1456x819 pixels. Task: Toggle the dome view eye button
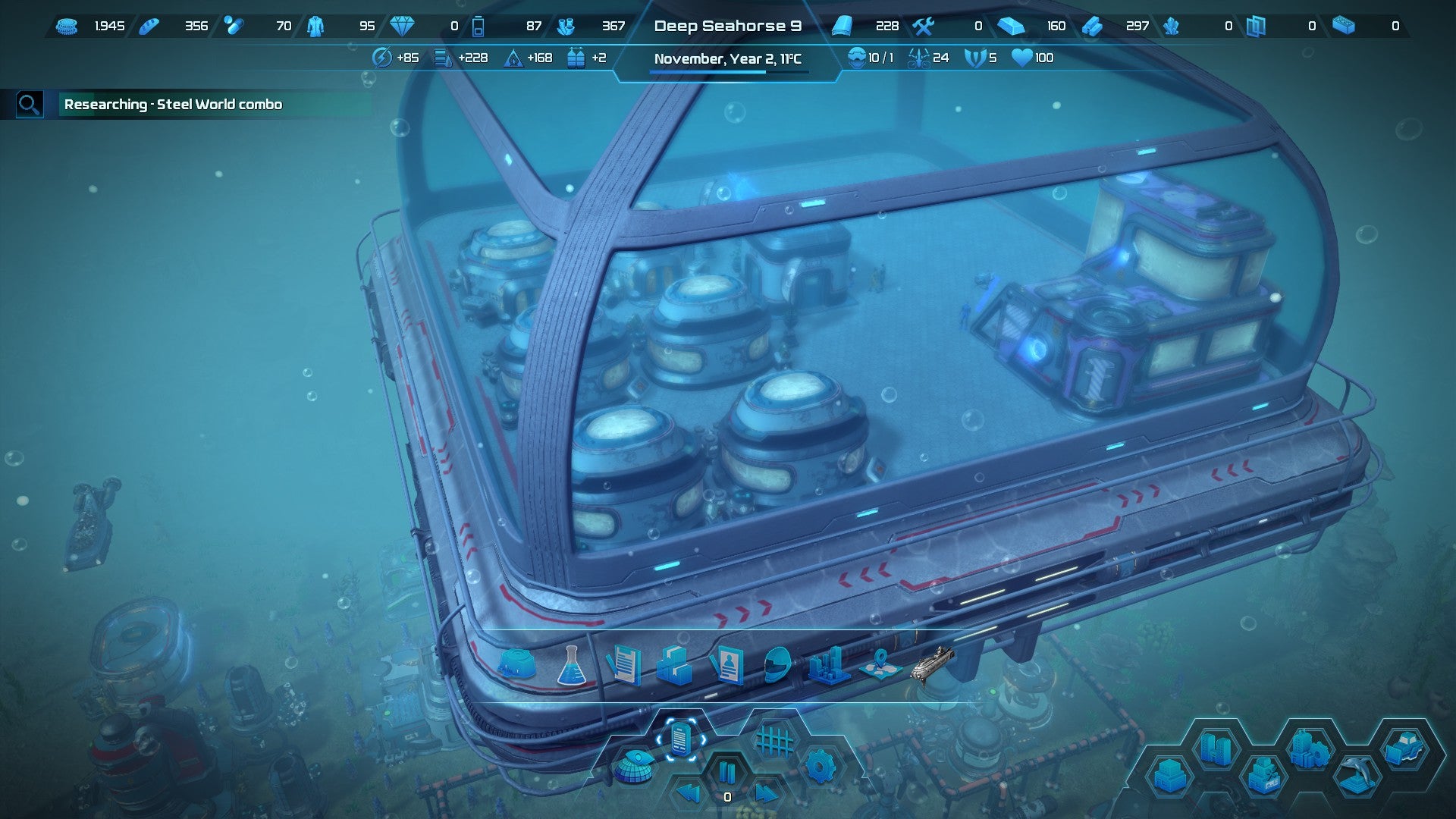(x=634, y=766)
